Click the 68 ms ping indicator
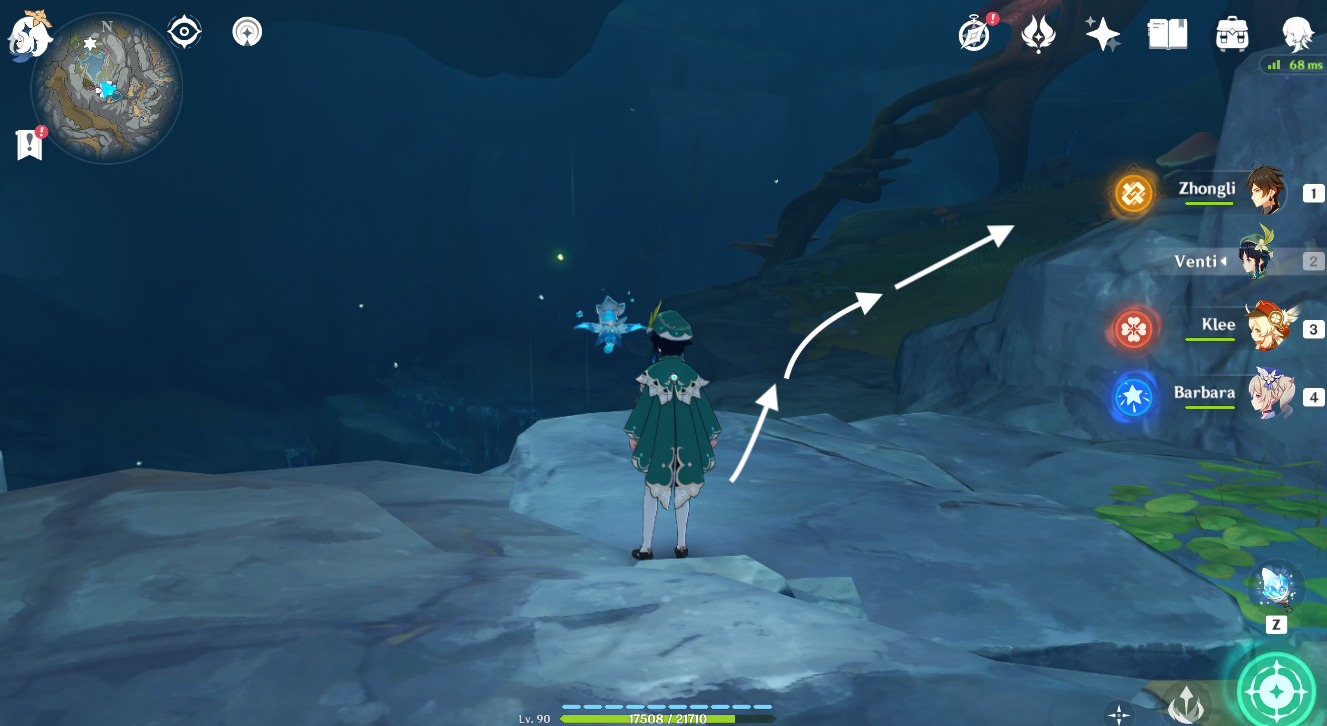This screenshot has width=1327, height=726. (1292, 64)
